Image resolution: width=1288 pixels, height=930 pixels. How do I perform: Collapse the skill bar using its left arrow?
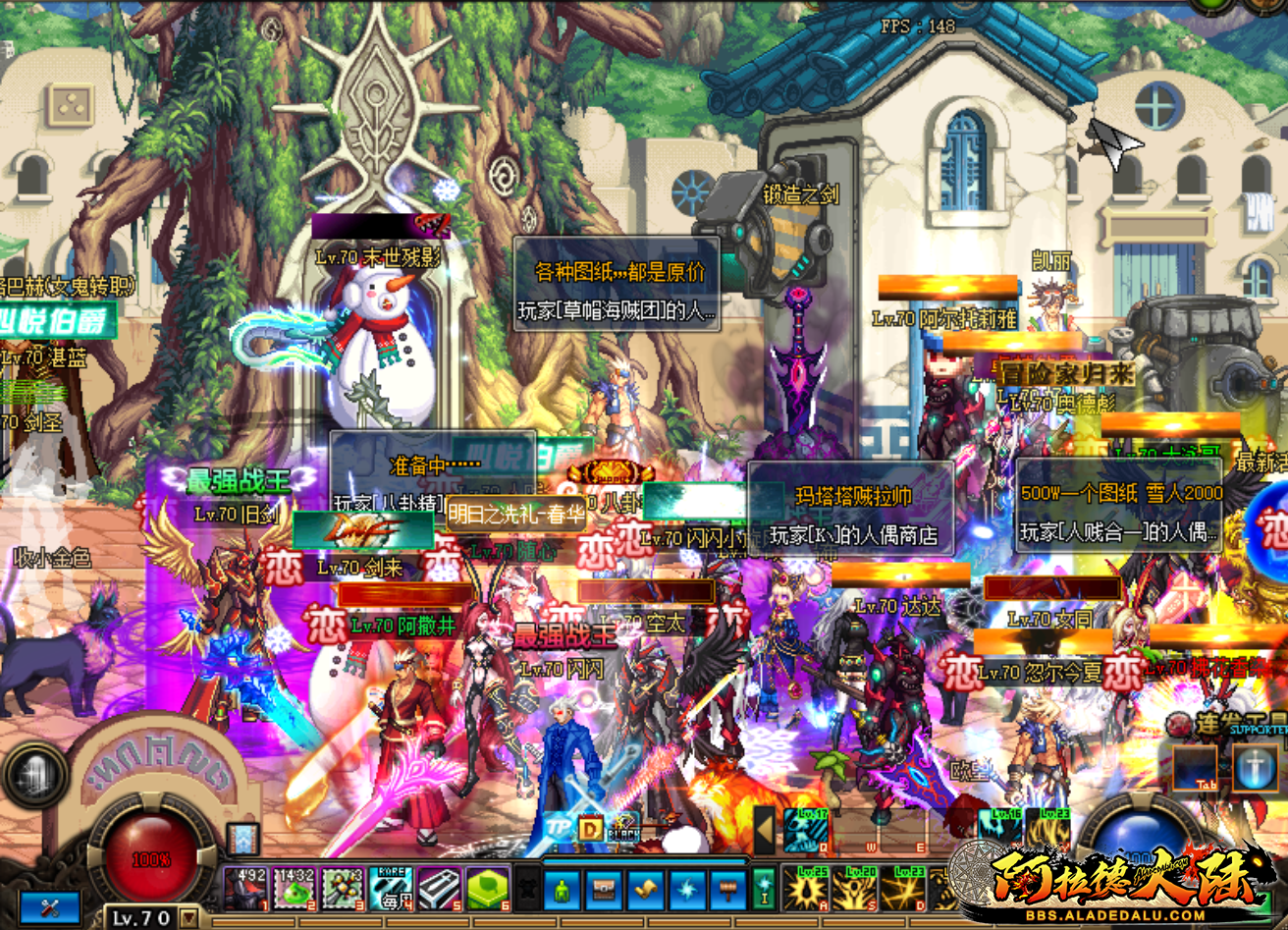pos(764,829)
